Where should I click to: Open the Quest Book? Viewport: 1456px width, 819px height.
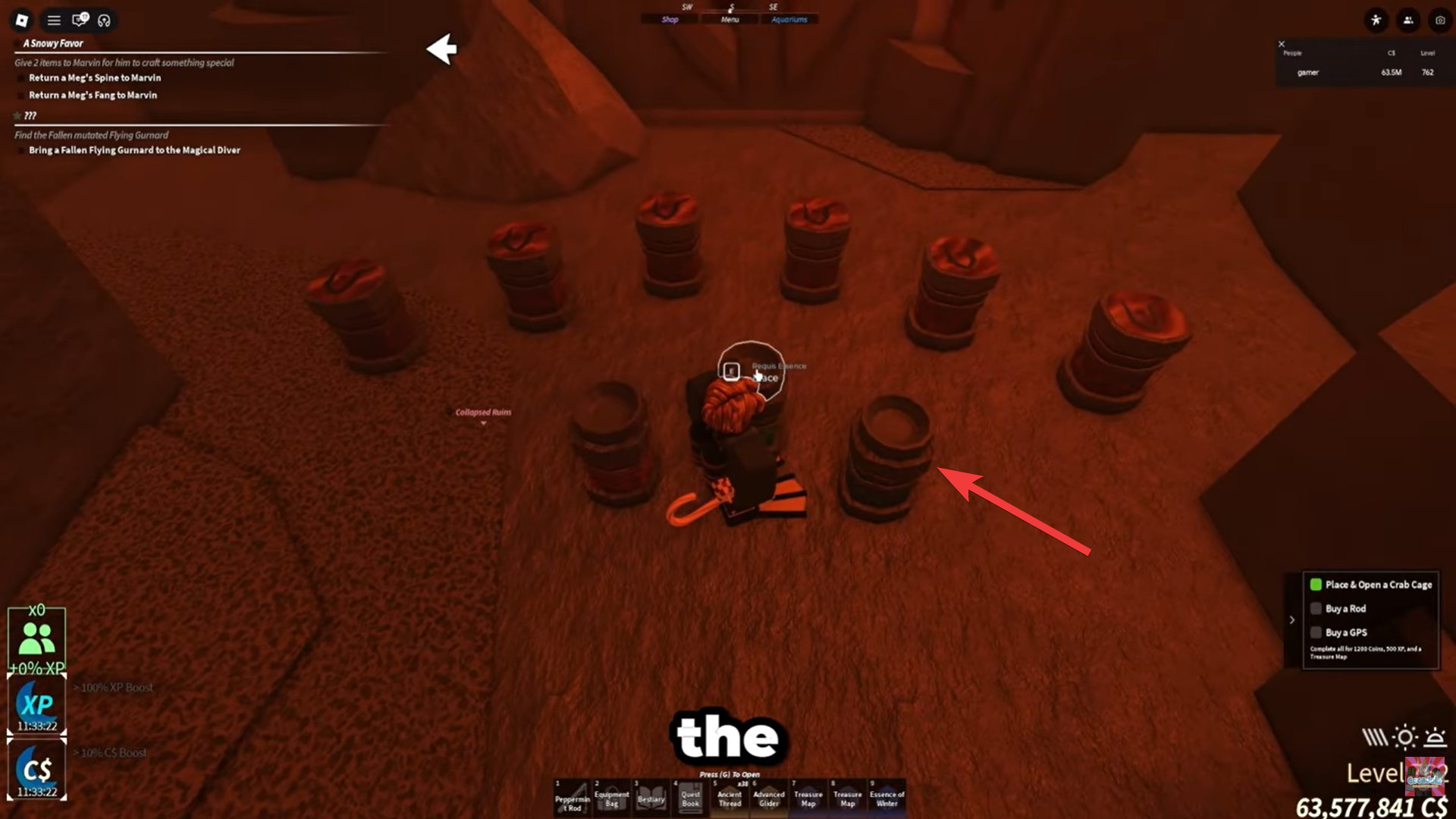pos(690,796)
